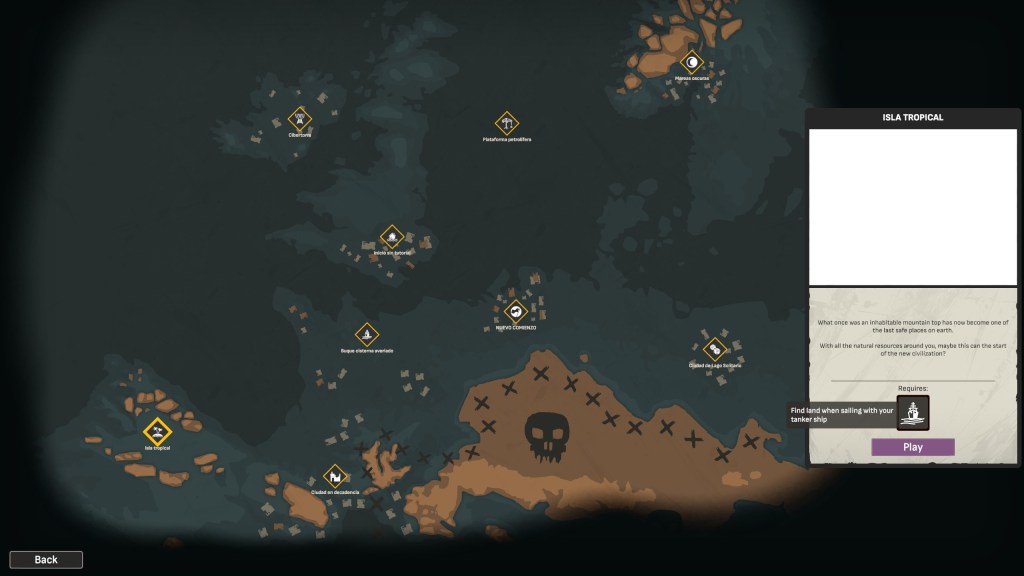Select the Plataforma petrolífera marker
Screen dimensions: 1024x576
click(x=507, y=124)
